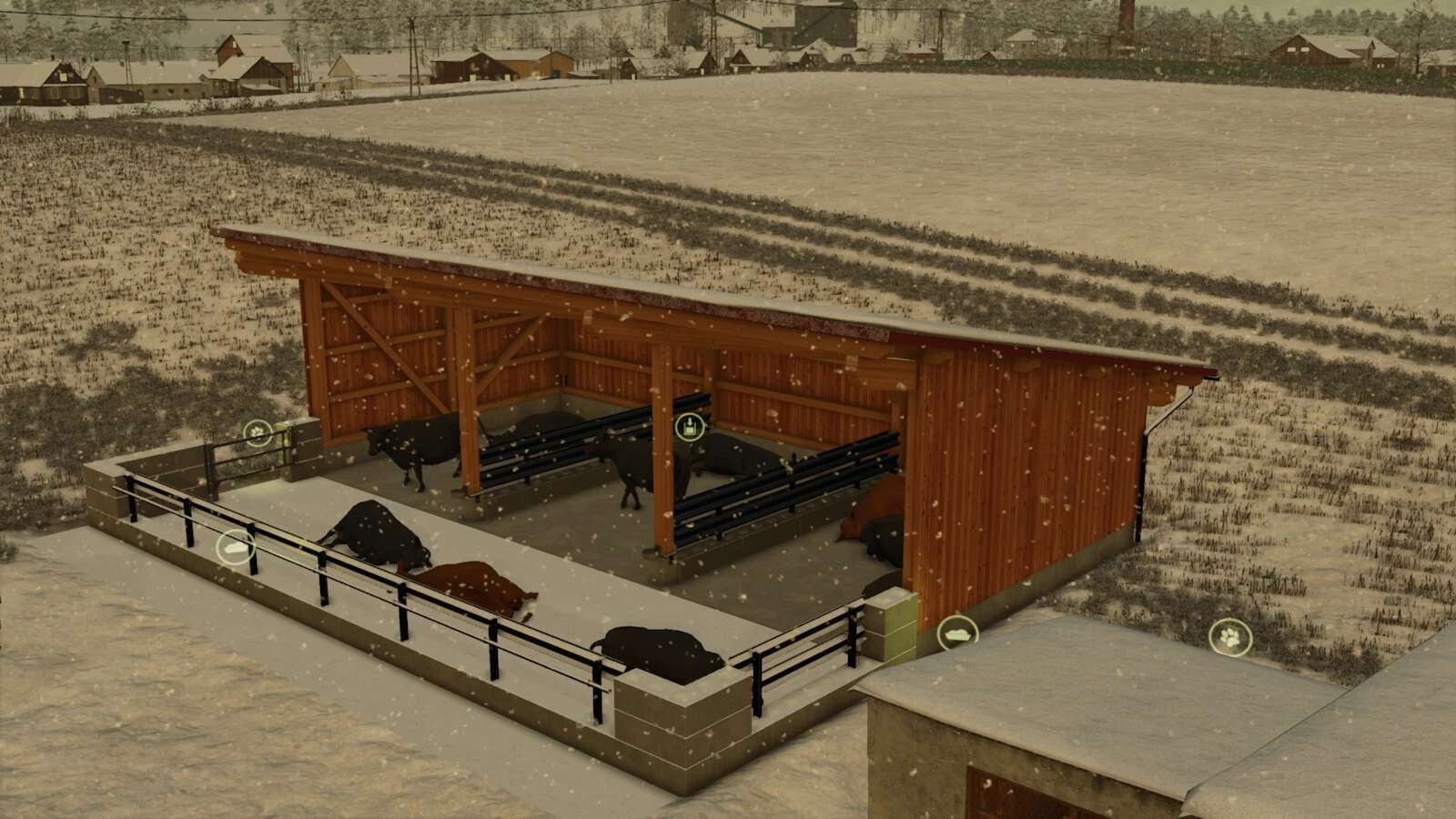Select the unloading trigger icon inside the barn
Image resolution: width=1456 pixels, height=819 pixels.
pos(690,426)
